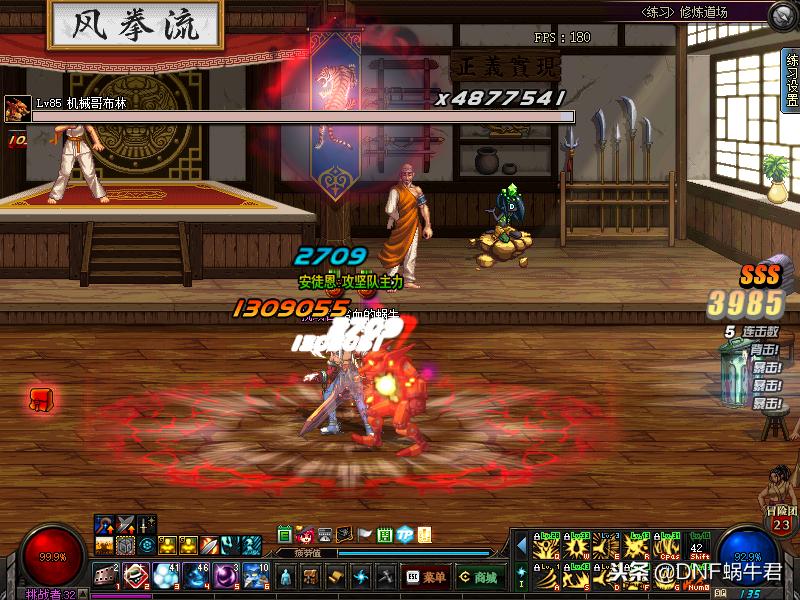The width and height of the screenshot is (800, 600).
Task: Use the white orb consumable in slot 3
Action: (166, 576)
